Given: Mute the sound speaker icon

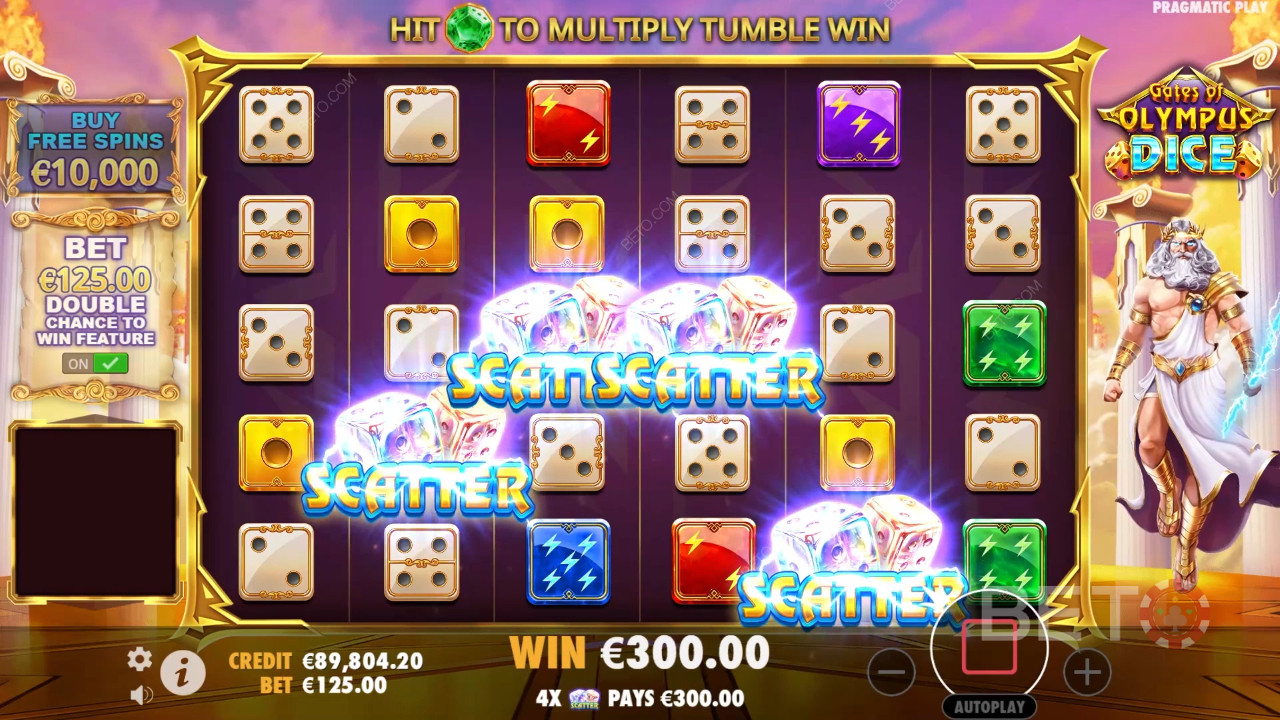Looking at the screenshot, I should [x=141, y=693].
